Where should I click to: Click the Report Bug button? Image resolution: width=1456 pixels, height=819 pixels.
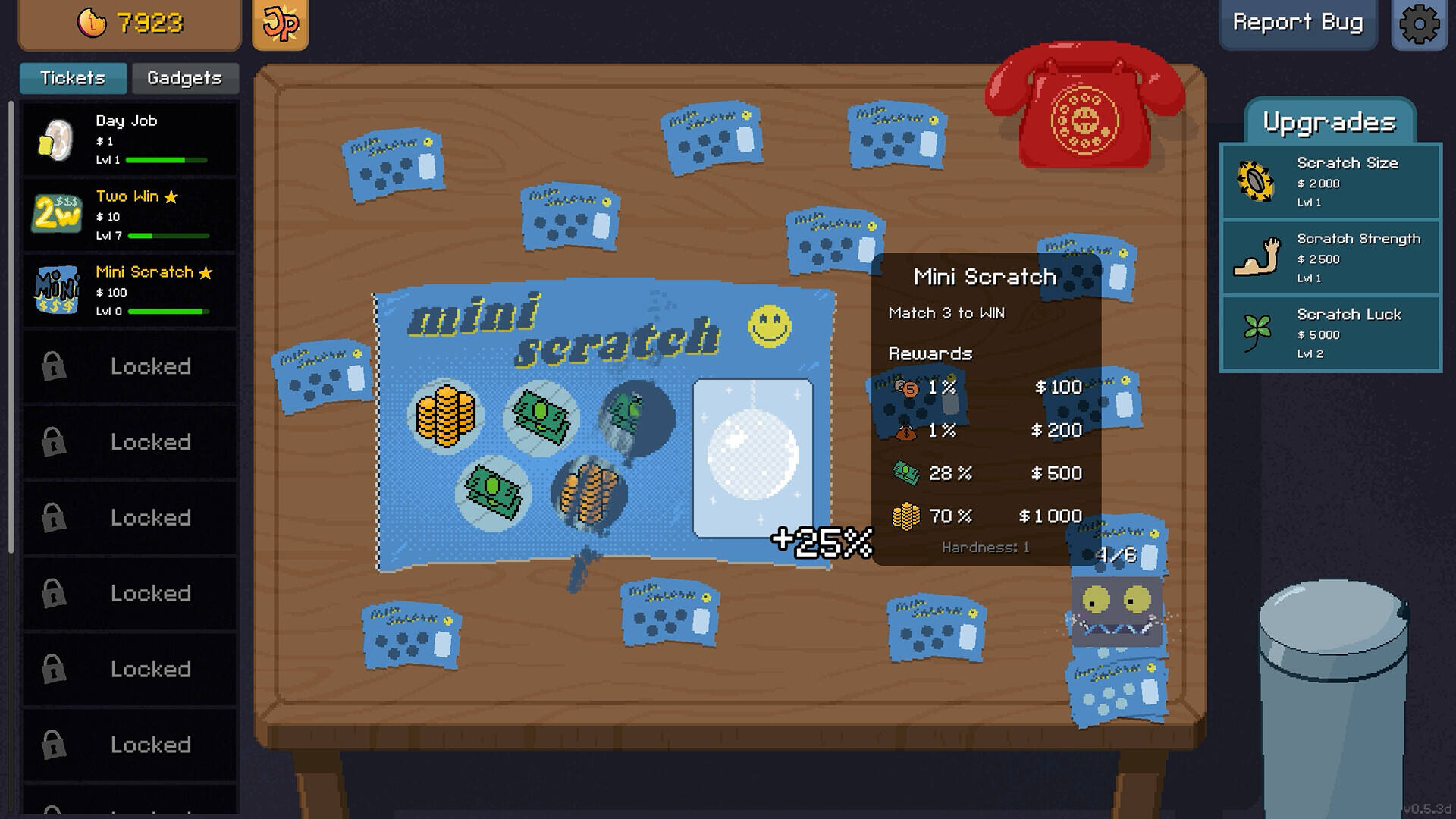pos(1298,24)
